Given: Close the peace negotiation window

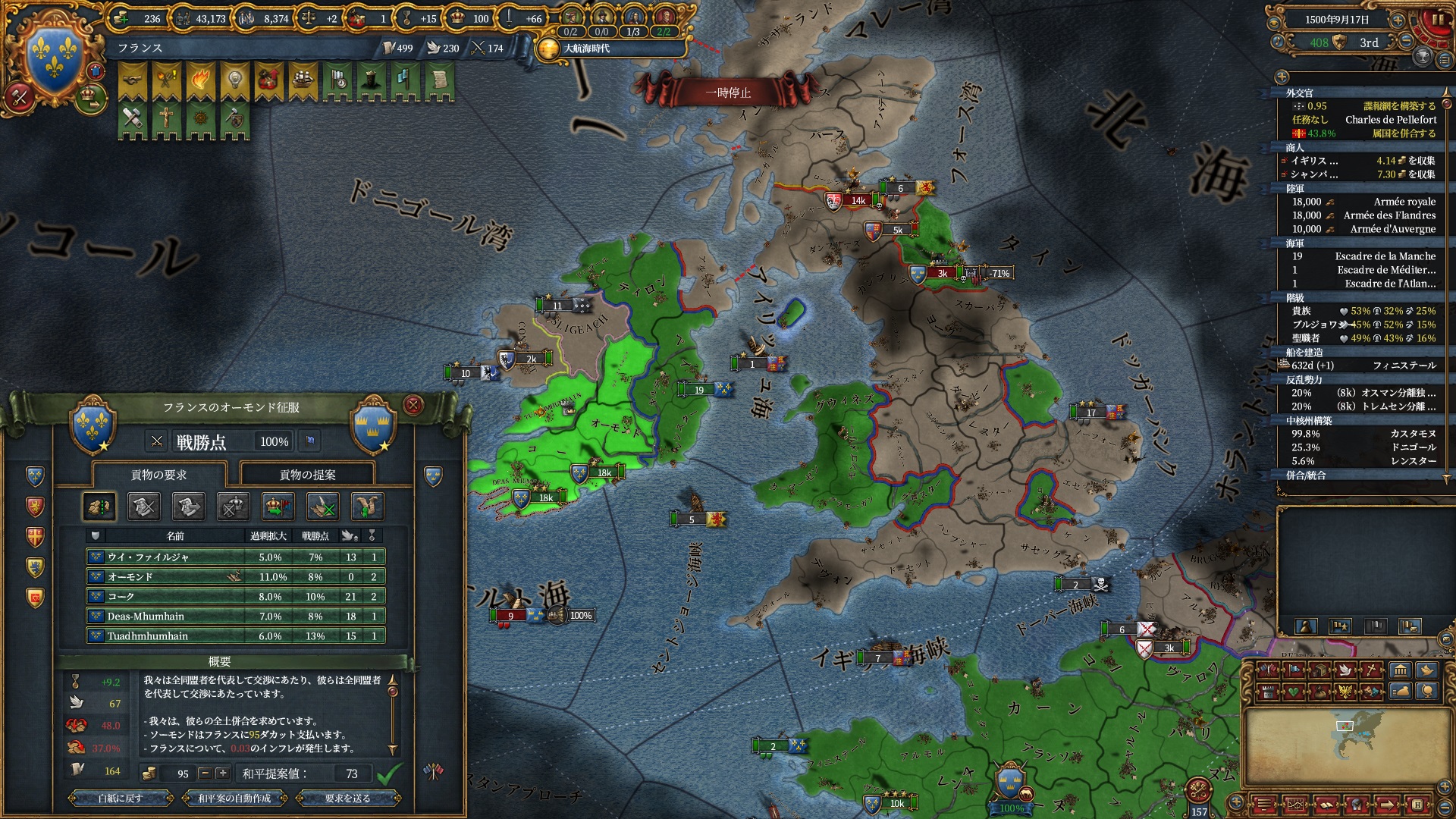Looking at the screenshot, I should [x=413, y=405].
